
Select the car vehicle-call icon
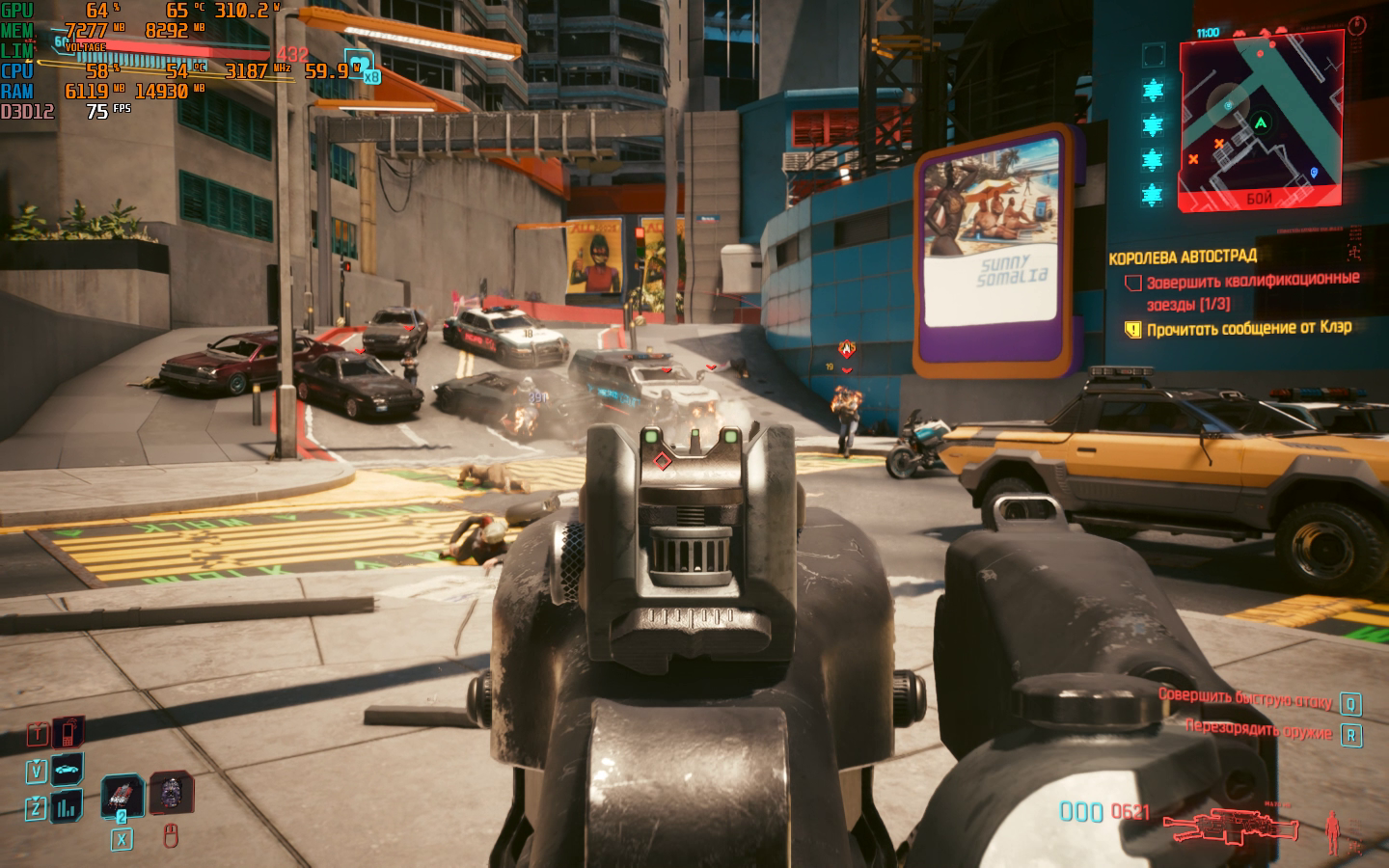(x=68, y=770)
